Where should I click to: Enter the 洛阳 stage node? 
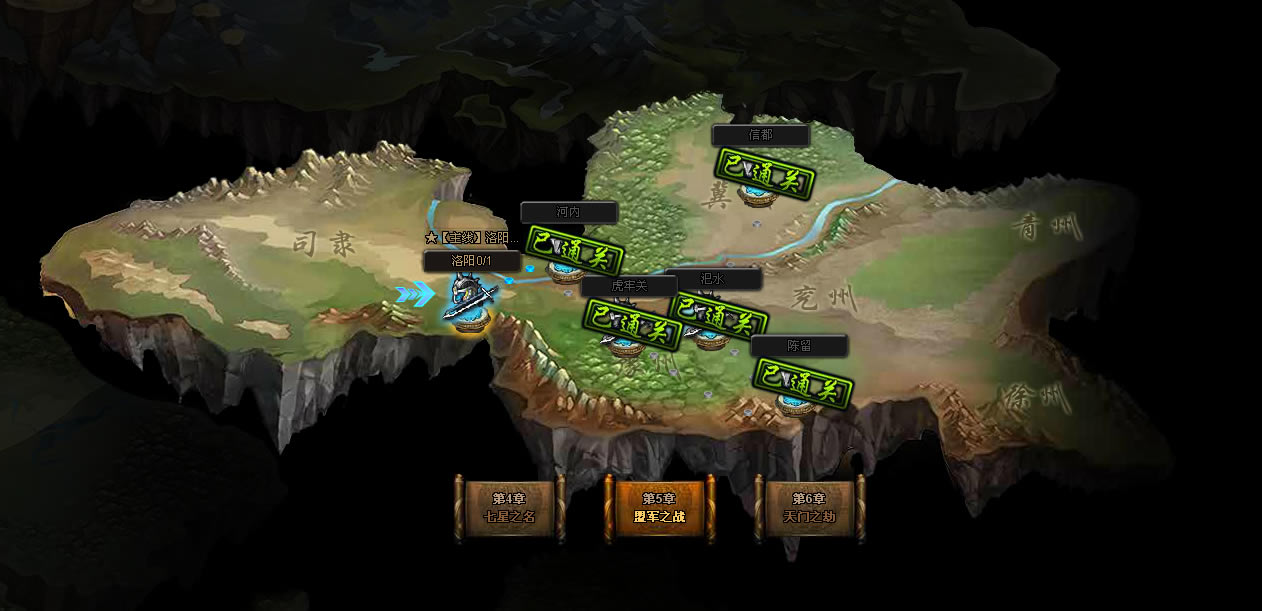tap(470, 304)
